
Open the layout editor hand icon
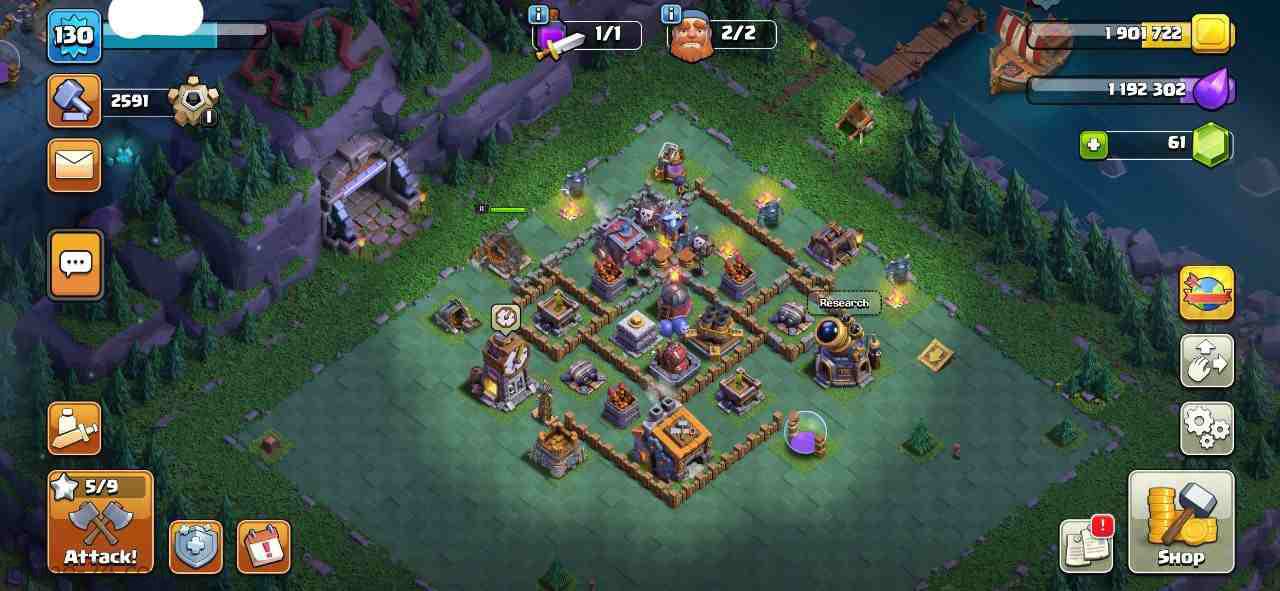click(1206, 361)
